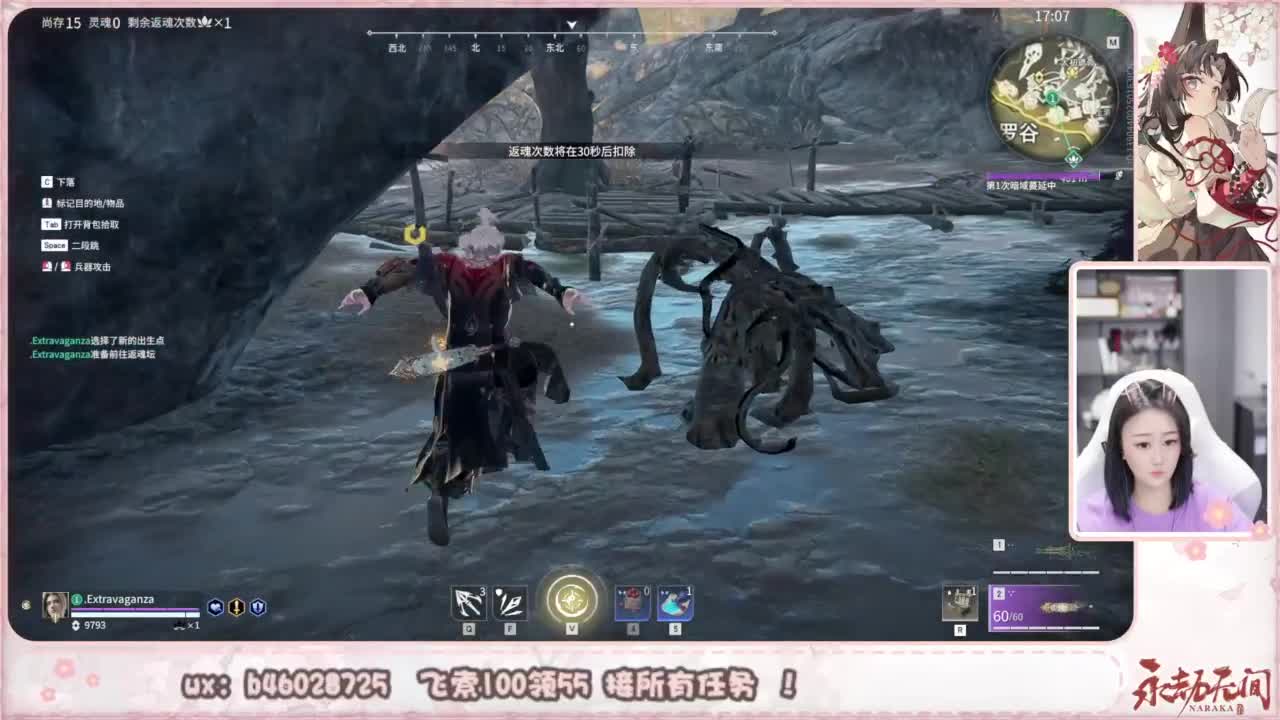Click the F skill dart icon
Viewport: 1280px width, 720px height.
(x=512, y=602)
